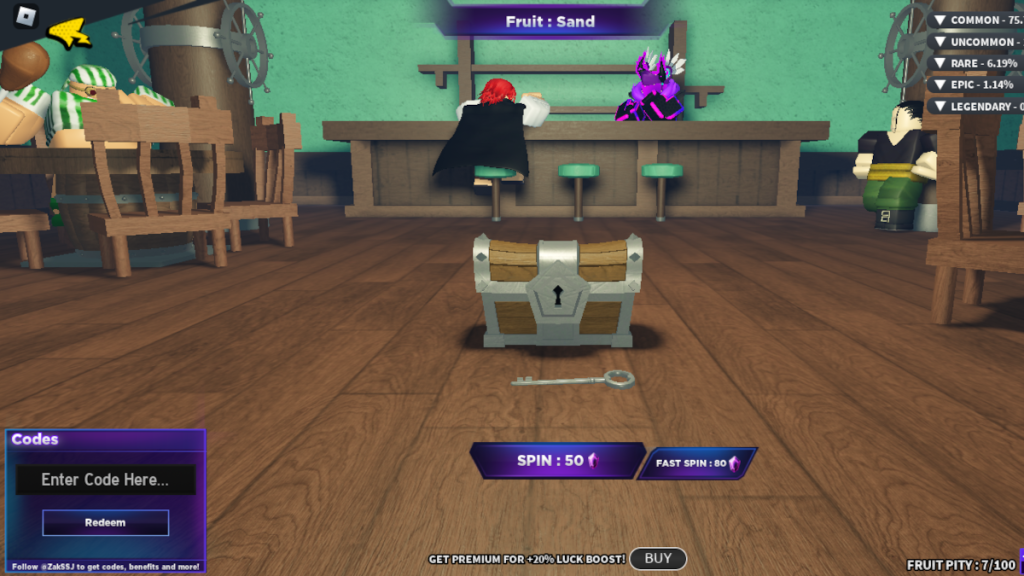Expand the Legendary rarity row
Image resolution: width=1024 pixels, height=576 pixels.
[975, 106]
